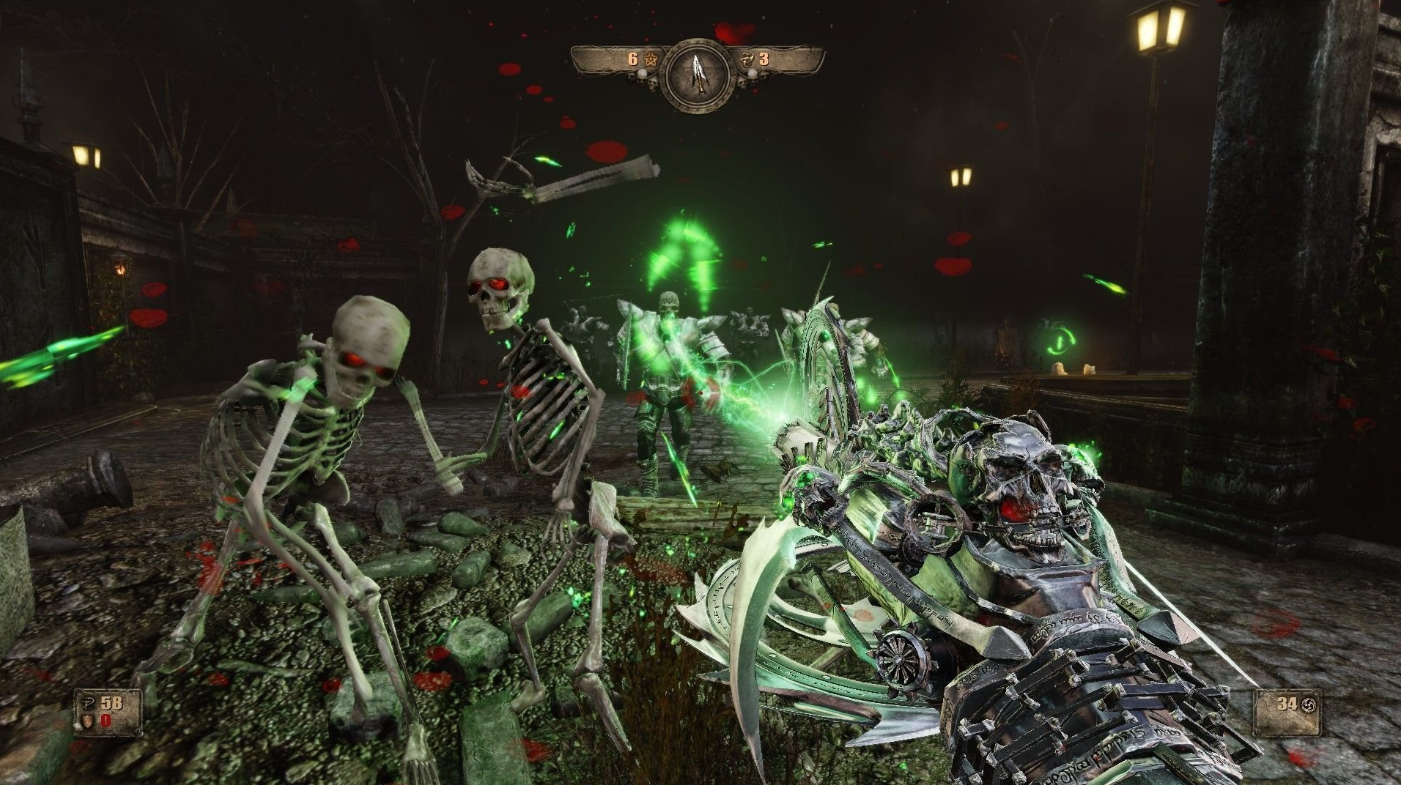Select the health panel plate showing 58
The height and width of the screenshot is (785, 1401).
click(107, 710)
